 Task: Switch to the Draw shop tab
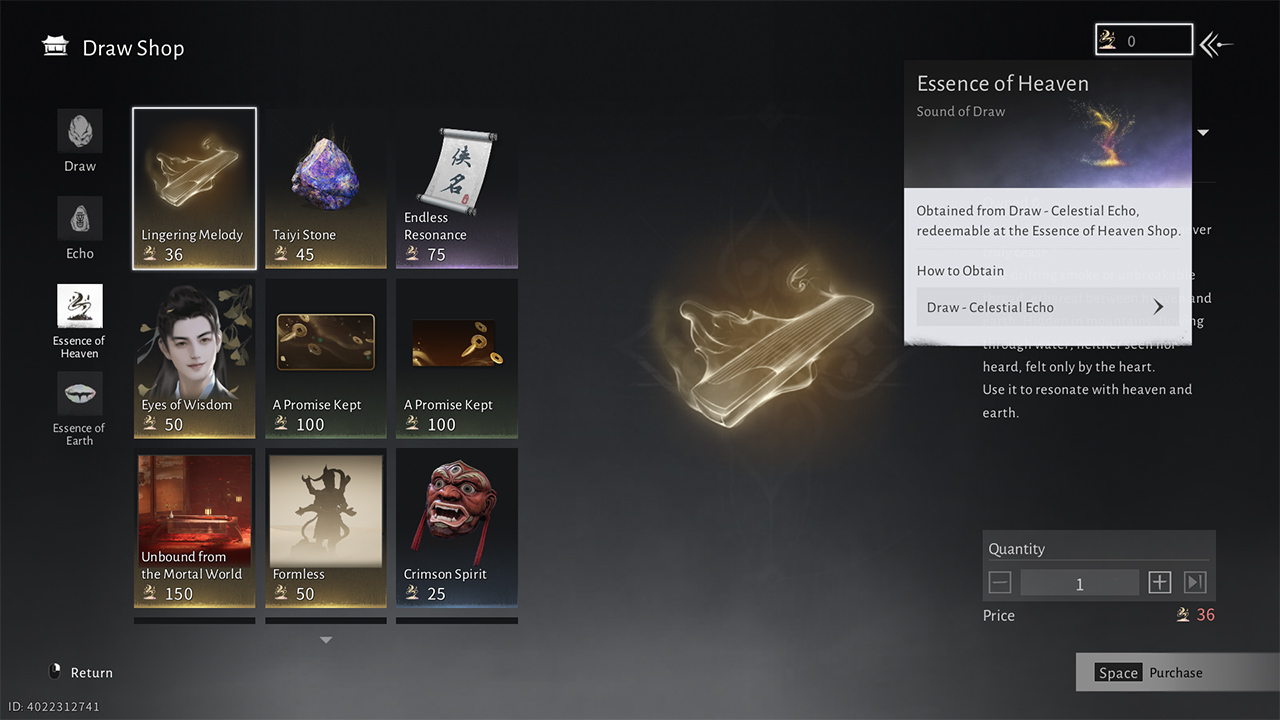[x=80, y=141]
